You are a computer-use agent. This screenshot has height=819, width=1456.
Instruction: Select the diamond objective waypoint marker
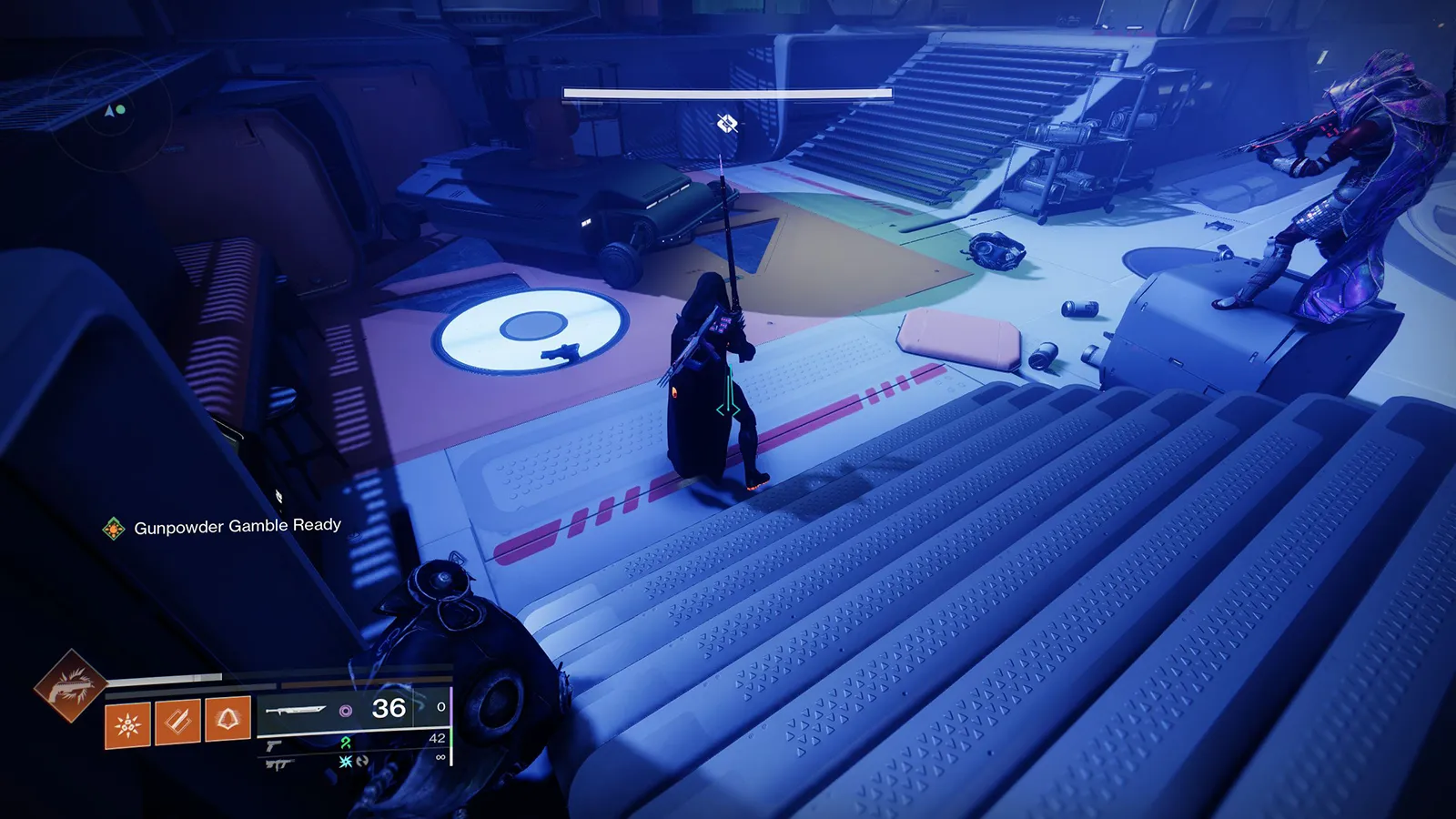pos(726,123)
